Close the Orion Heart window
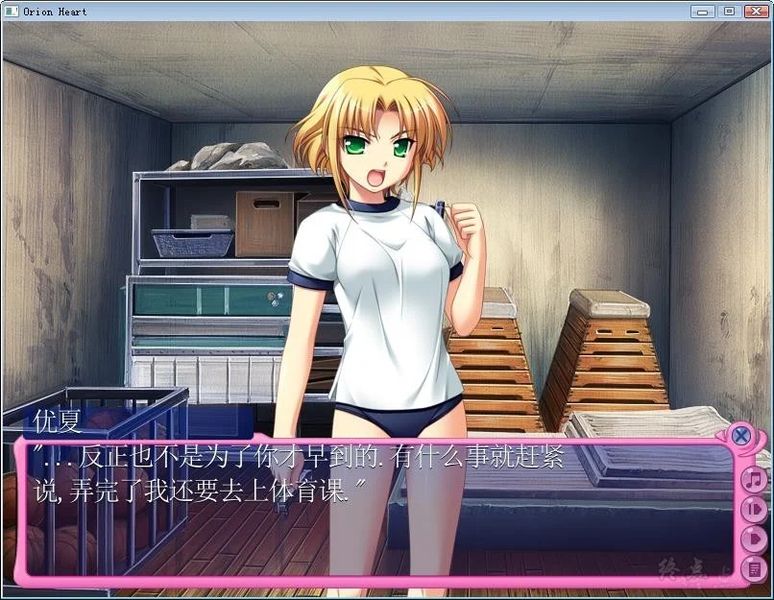The height and width of the screenshot is (600, 774). (754, 11)
